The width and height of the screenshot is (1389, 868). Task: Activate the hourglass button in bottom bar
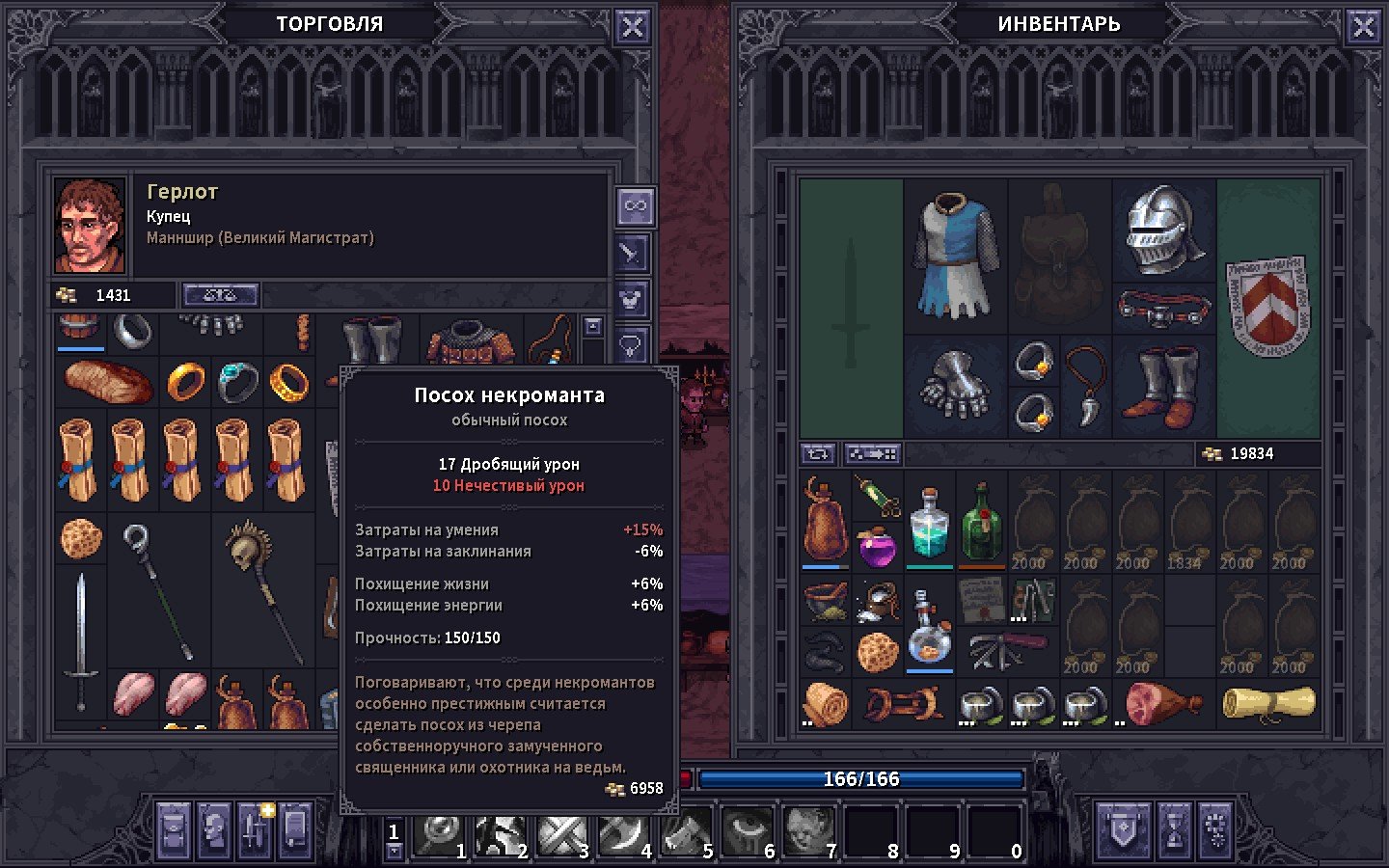(1174, 829)
